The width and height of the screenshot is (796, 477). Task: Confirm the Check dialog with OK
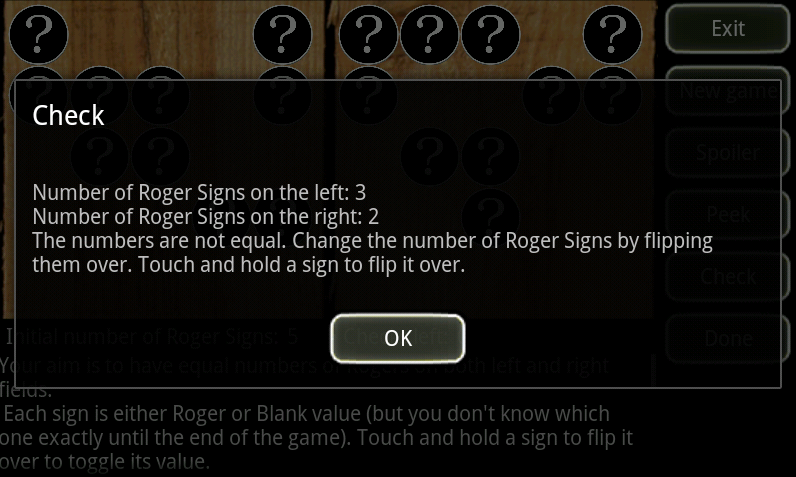click(x=398, y=338)
